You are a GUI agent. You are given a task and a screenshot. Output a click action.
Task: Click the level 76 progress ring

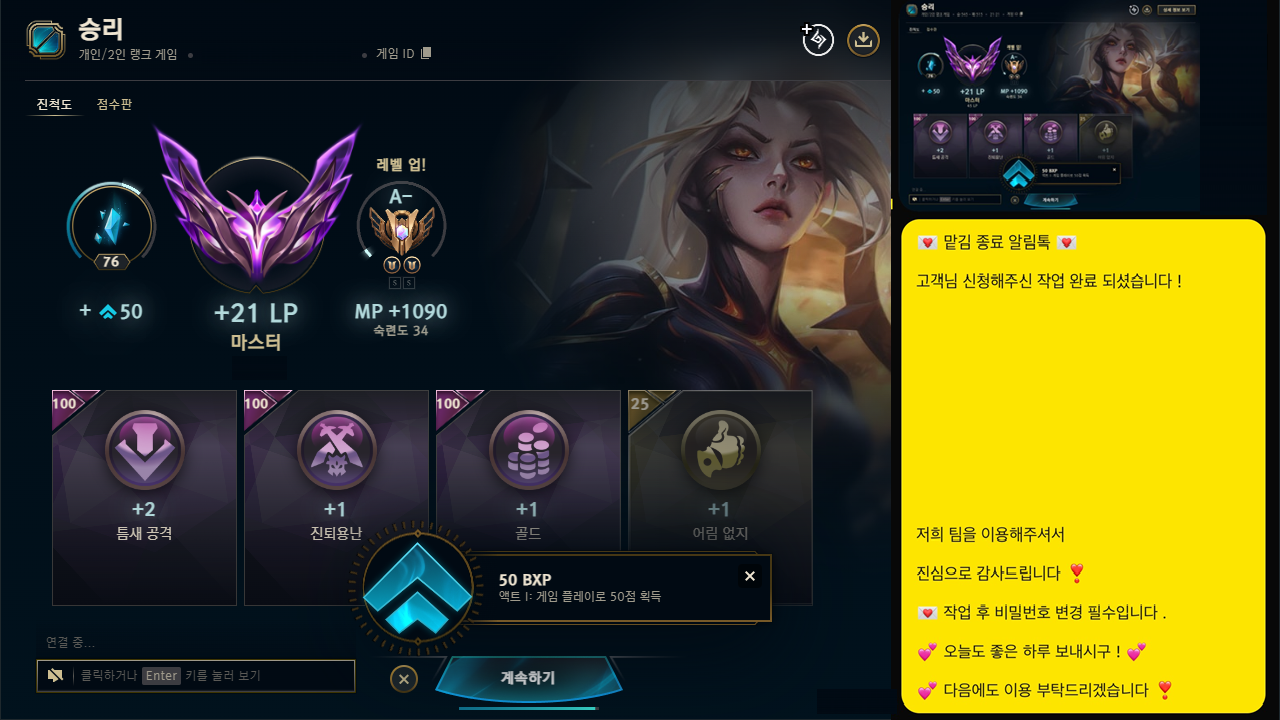[110, 225]
